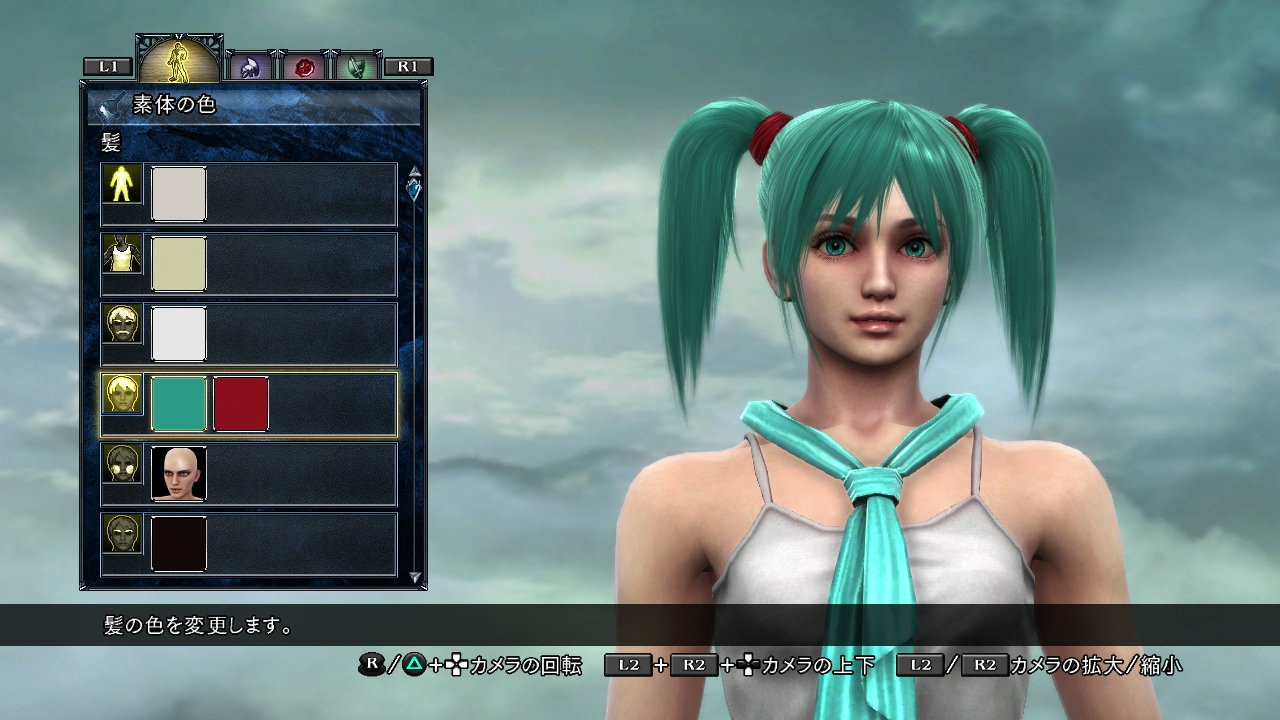Open the bald head face thumbnail
The height and width of the screenshot is (720, 1280).
tap(179, 474)
